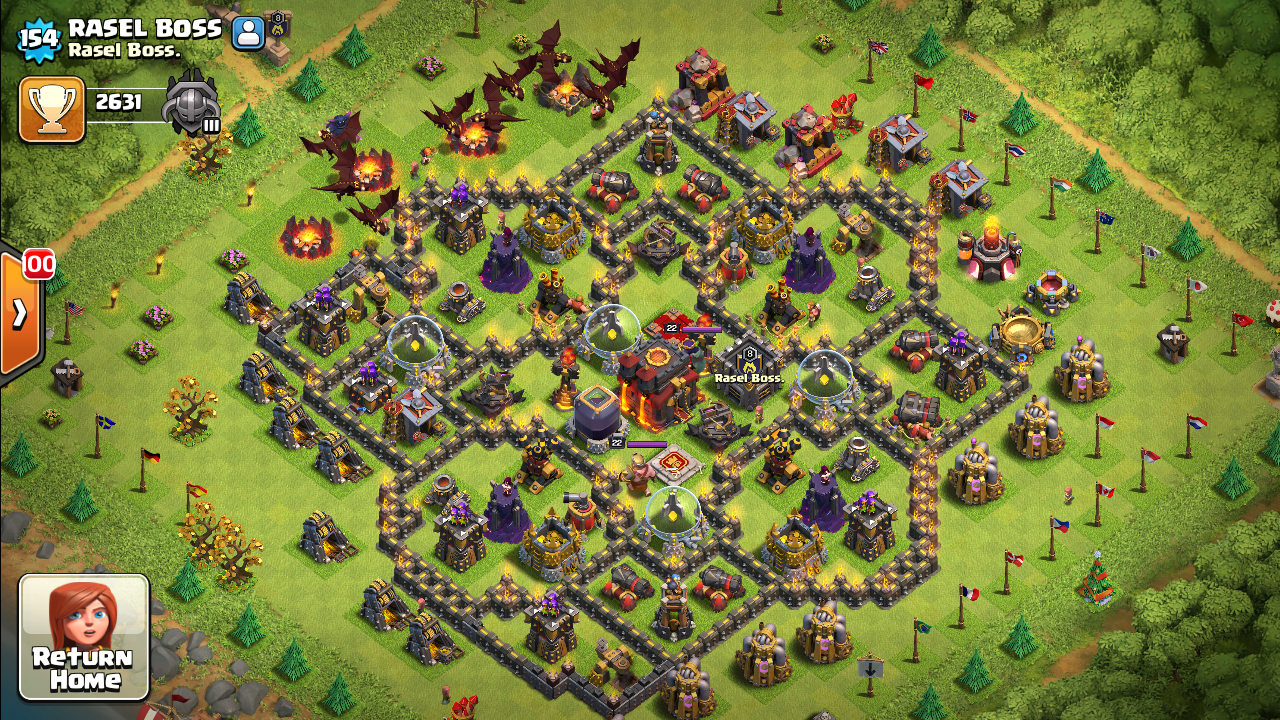Tap the orange trophy icon
The height and width of the screenshot is (720, 1280).
tap(52, 108)
